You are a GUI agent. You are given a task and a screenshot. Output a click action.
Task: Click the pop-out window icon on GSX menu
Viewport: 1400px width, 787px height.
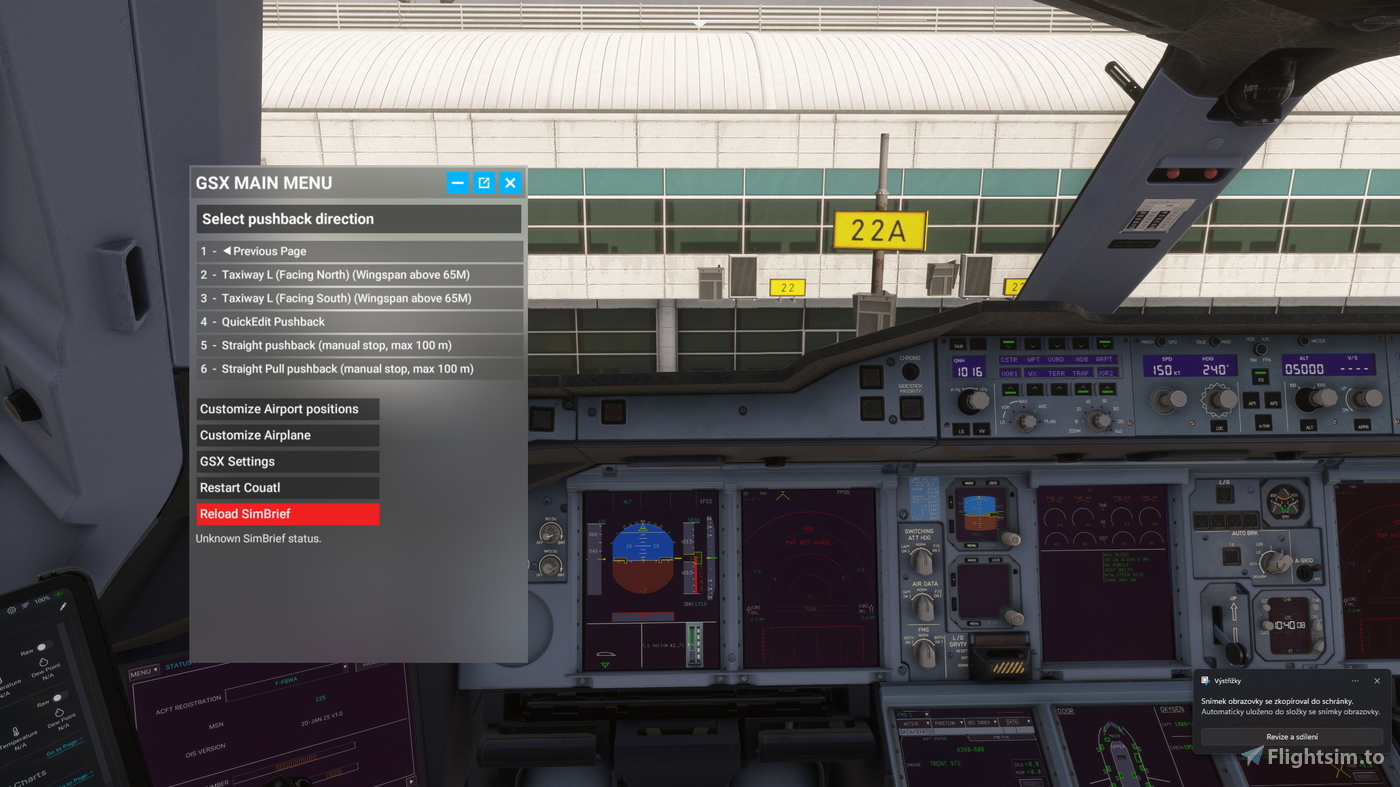point(484,182)
